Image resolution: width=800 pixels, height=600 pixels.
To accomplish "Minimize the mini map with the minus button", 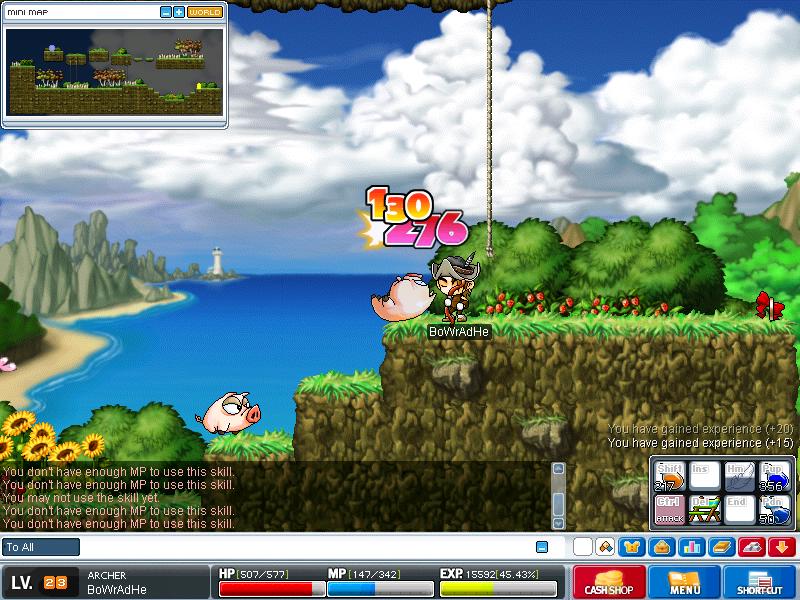I will tap(166, 12).
